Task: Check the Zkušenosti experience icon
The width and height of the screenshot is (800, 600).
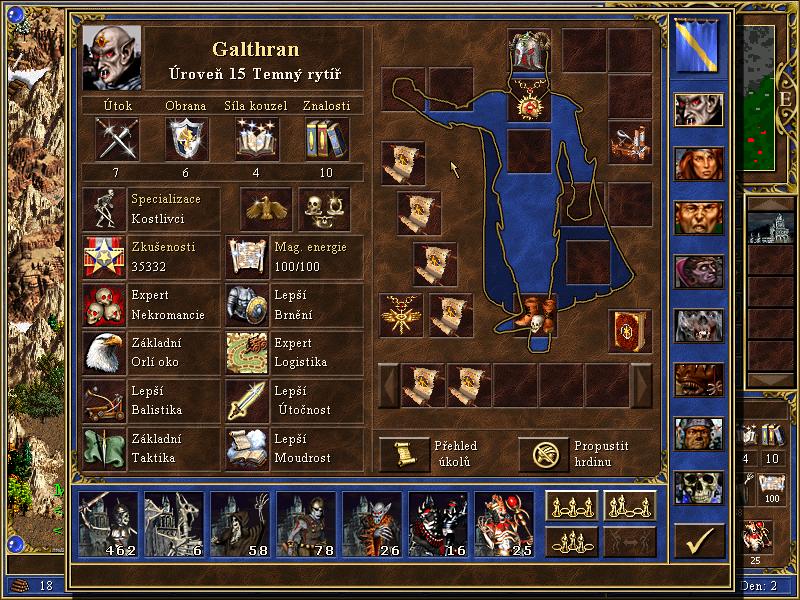Action: 104,258
